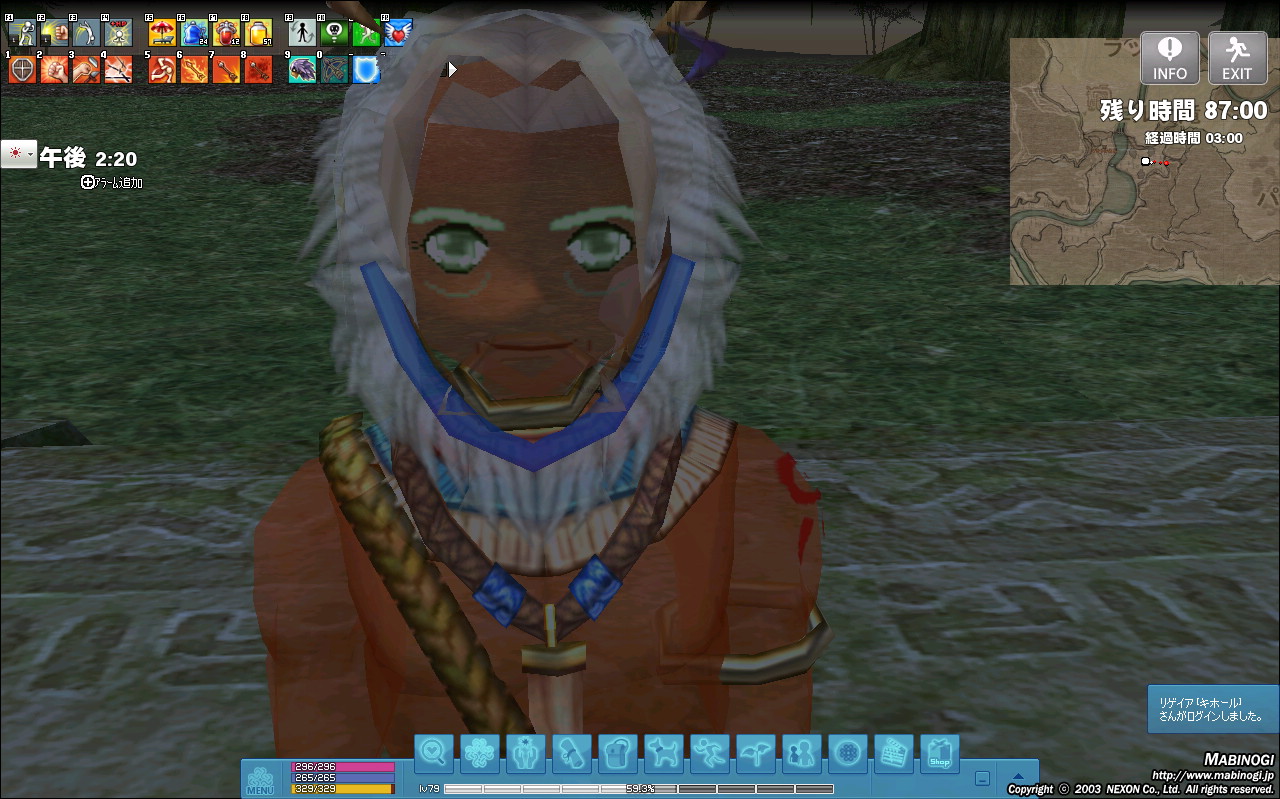
Task: Click the EXIT button
Action: pyautogui.click(x=1237, y=58)
